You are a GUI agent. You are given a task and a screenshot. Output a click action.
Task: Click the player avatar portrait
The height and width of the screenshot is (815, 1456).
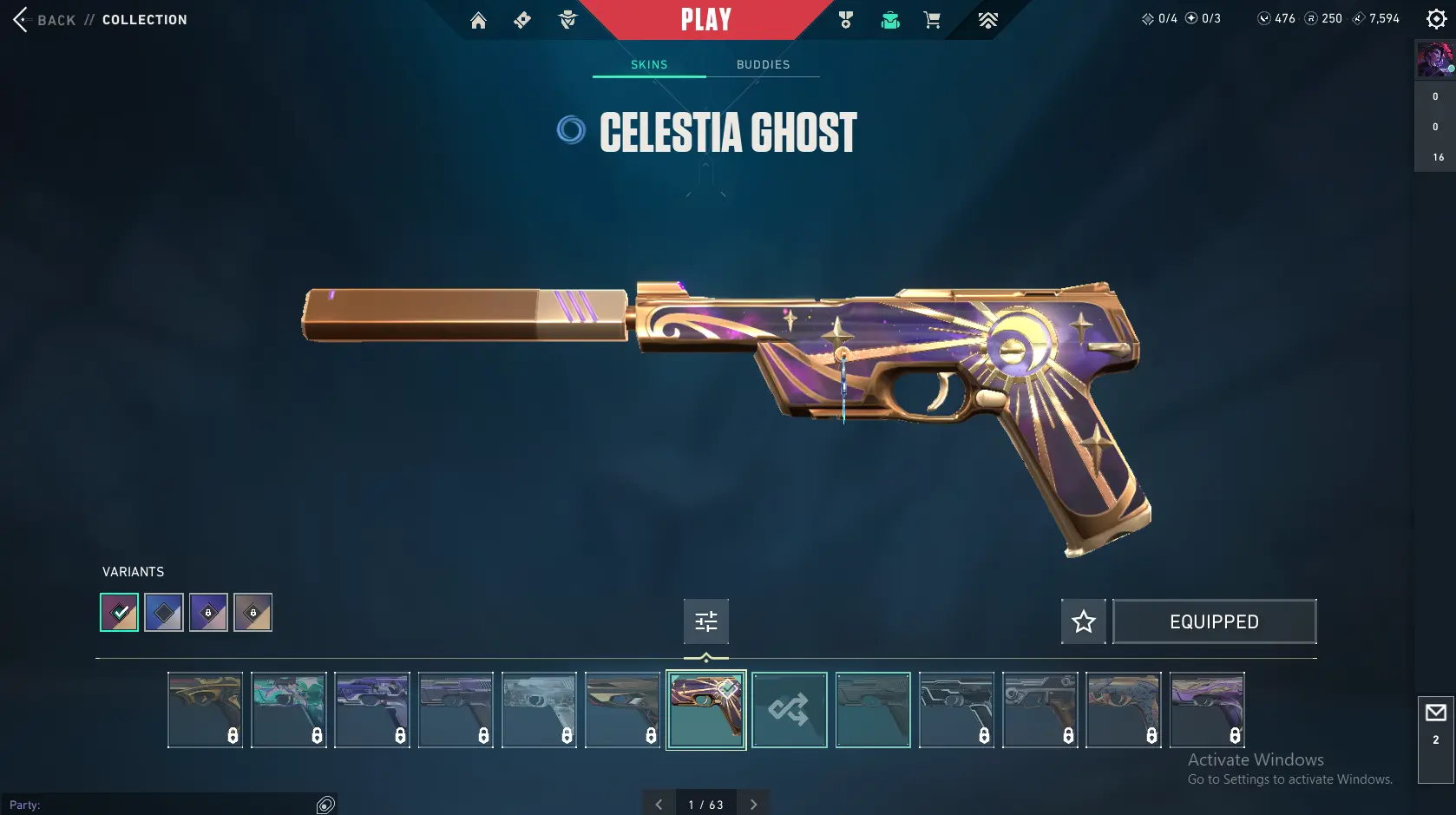point(1434,60)
